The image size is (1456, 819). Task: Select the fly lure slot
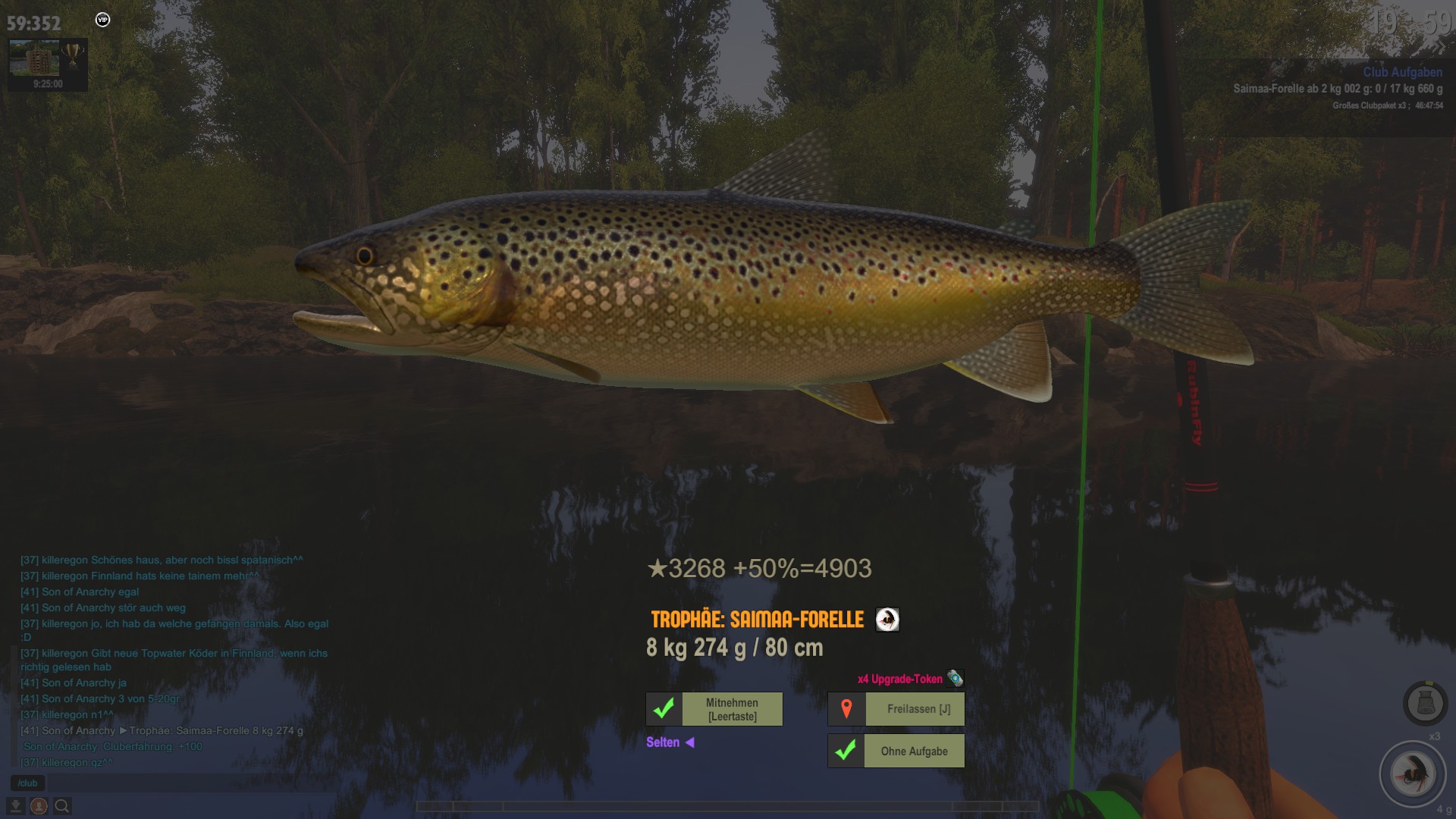pos(1413,774)
